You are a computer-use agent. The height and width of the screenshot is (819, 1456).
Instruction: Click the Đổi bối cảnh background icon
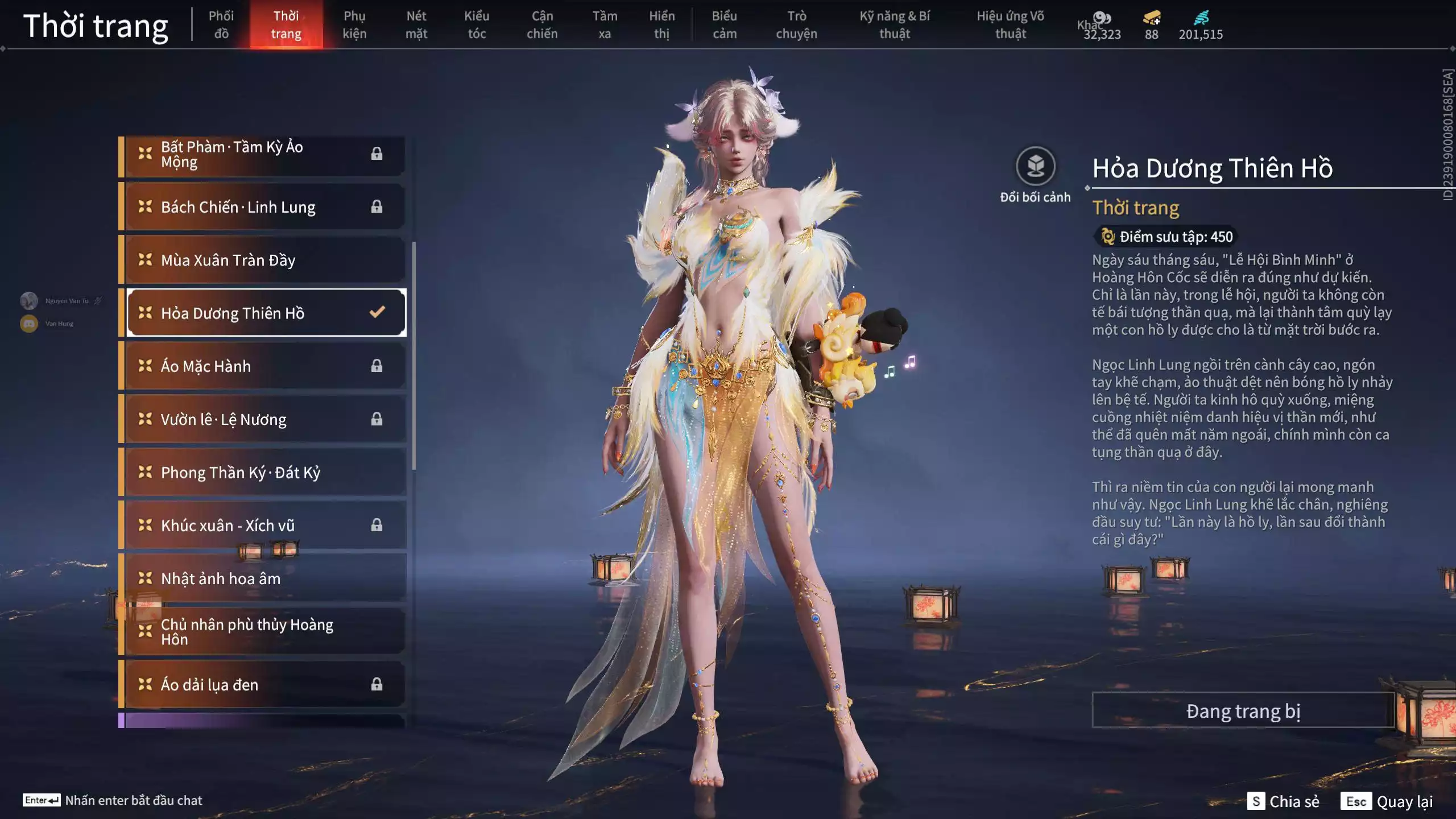click(1035, 167)
